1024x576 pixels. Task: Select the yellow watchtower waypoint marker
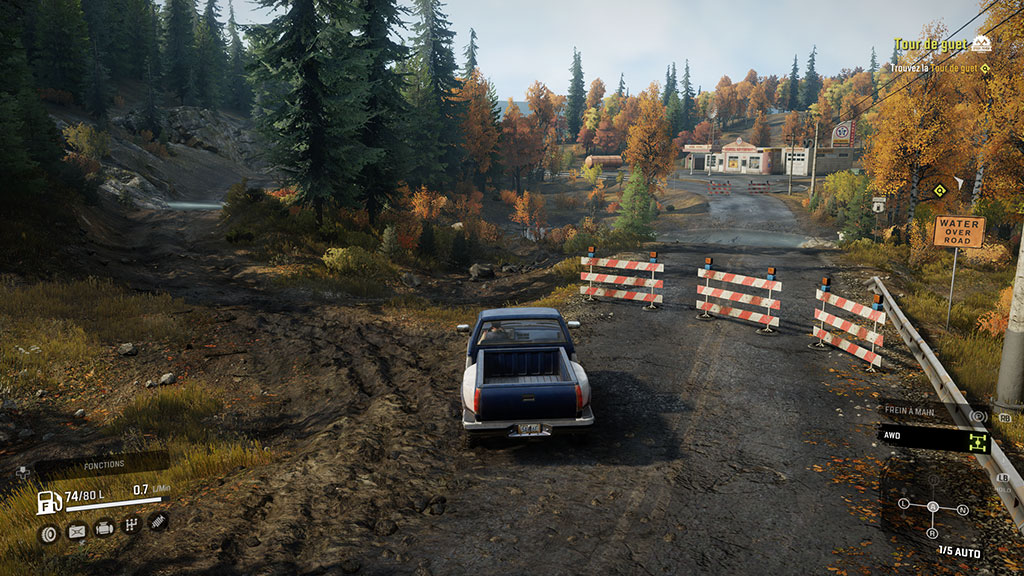point(939,190)
